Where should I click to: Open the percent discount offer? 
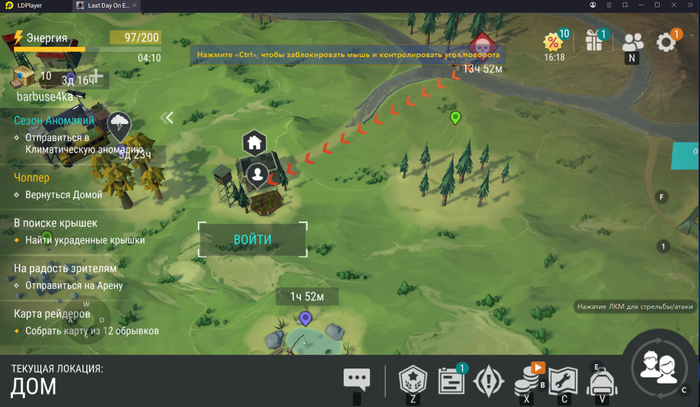(553, 42)
